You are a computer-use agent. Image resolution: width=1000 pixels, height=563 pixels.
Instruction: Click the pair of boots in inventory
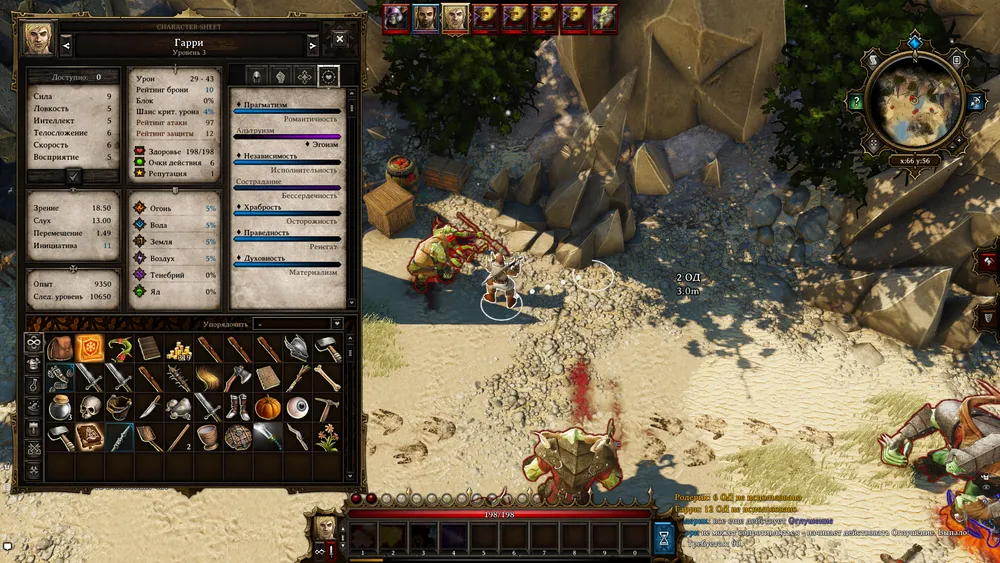tap(238, 407)
